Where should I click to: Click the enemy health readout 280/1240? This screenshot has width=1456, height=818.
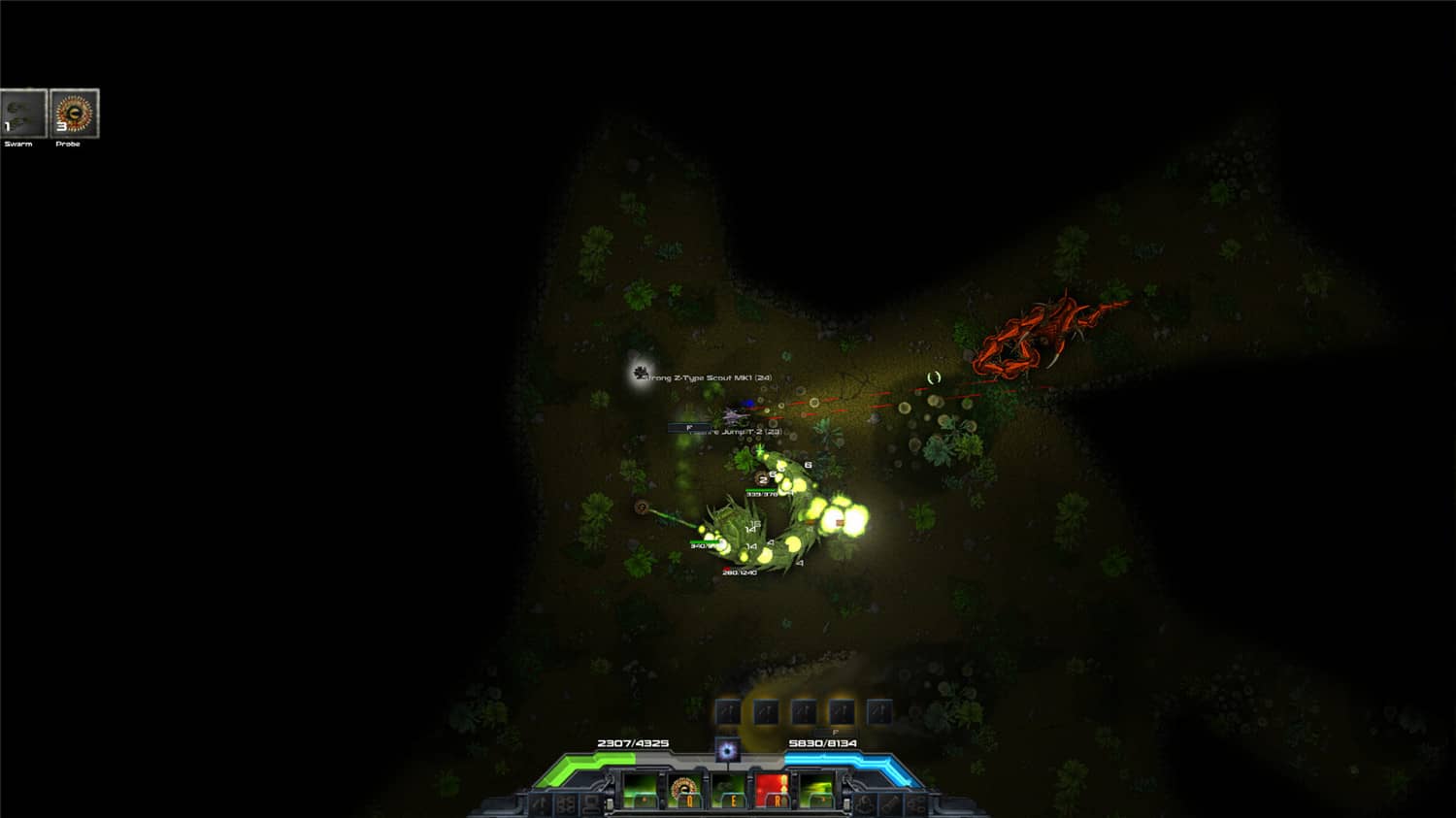[x=738, y=573]
